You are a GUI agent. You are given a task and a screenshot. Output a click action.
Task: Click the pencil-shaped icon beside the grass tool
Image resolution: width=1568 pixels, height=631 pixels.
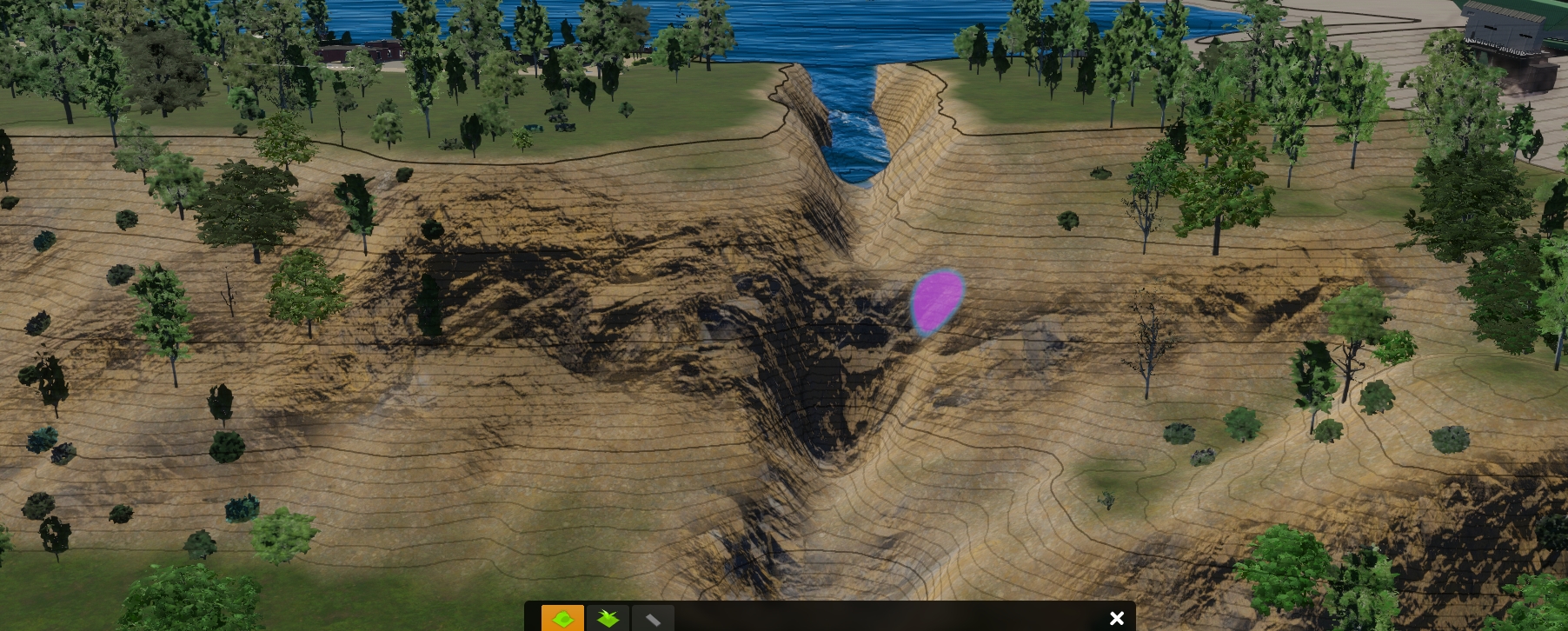pyautogui.click(x=653, y=618)
